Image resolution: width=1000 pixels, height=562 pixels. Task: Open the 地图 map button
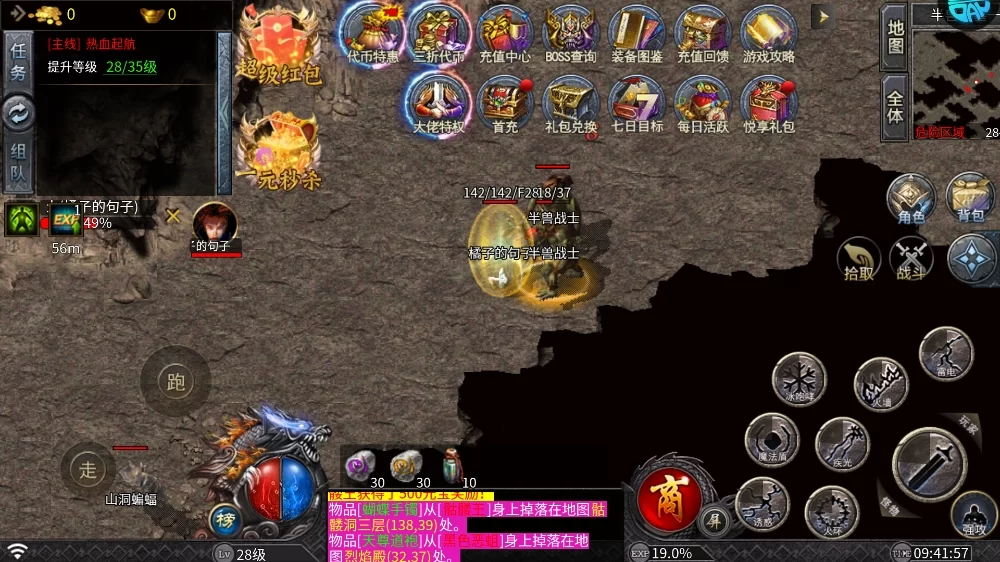[895, 36]
